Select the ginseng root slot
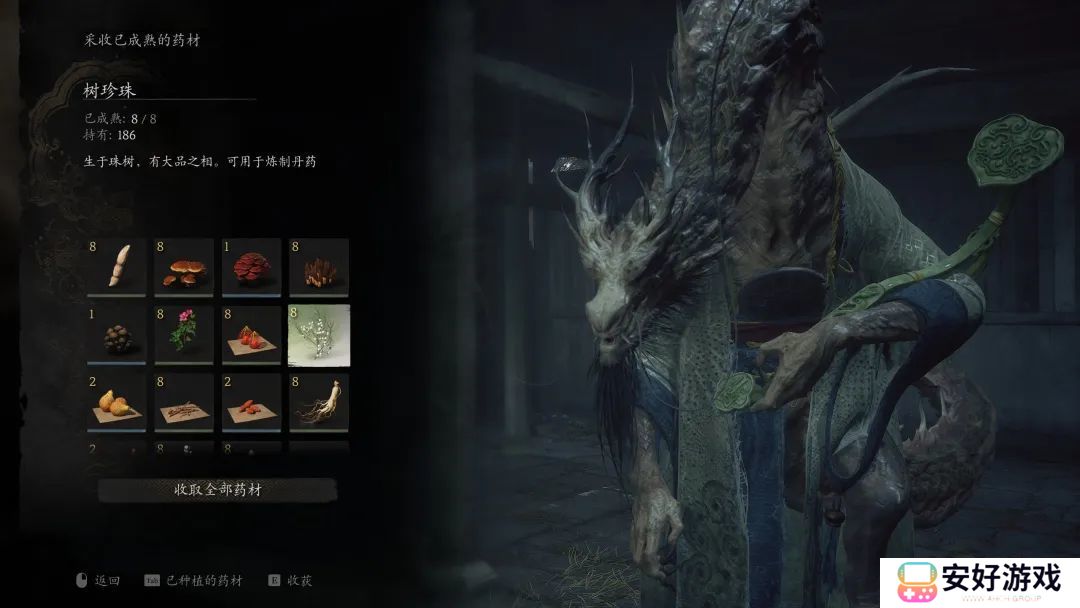This screenshot has height=608, width=1080. pyautogui.click(x=318, y=402)
